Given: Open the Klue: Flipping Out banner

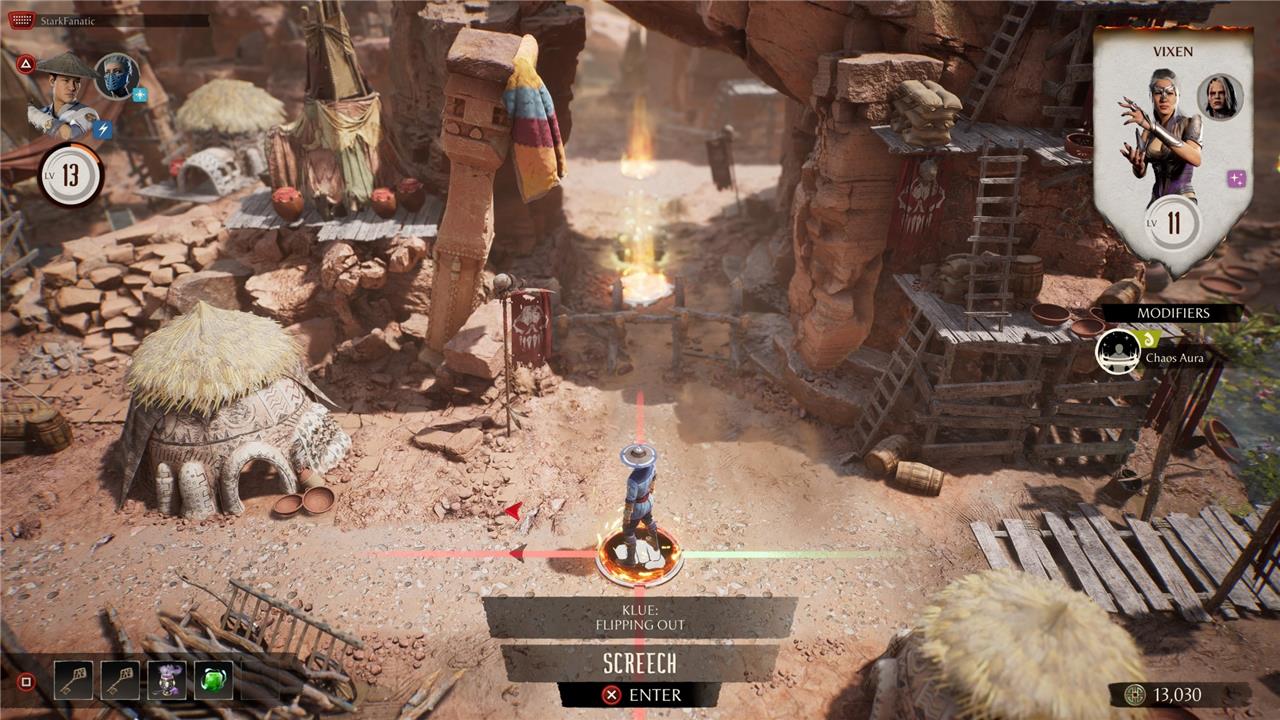Looking at the screenshot, I should 640,618.
